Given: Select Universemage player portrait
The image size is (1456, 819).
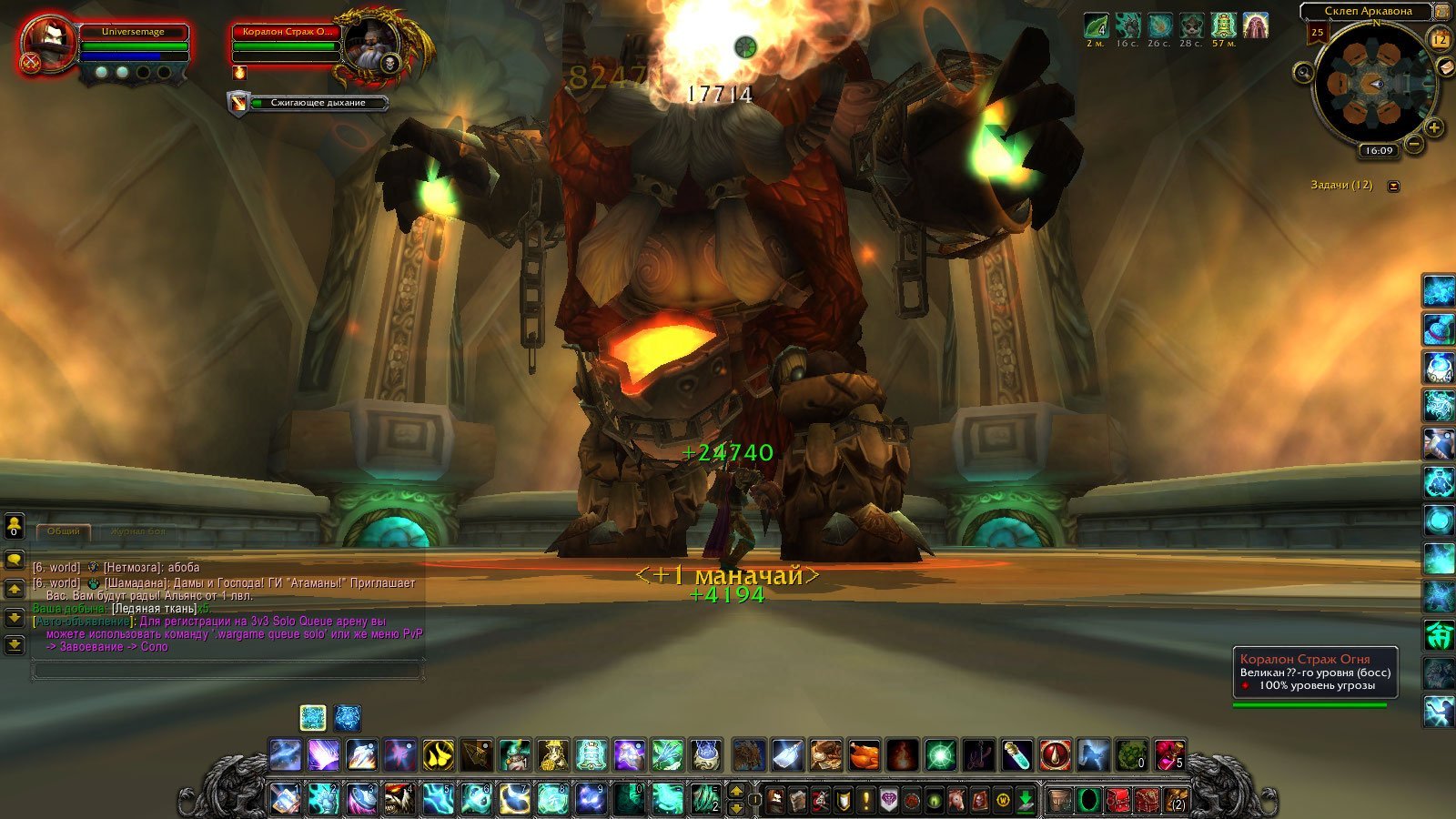Looking at the screenshot, I should click(x=47, y=44).
